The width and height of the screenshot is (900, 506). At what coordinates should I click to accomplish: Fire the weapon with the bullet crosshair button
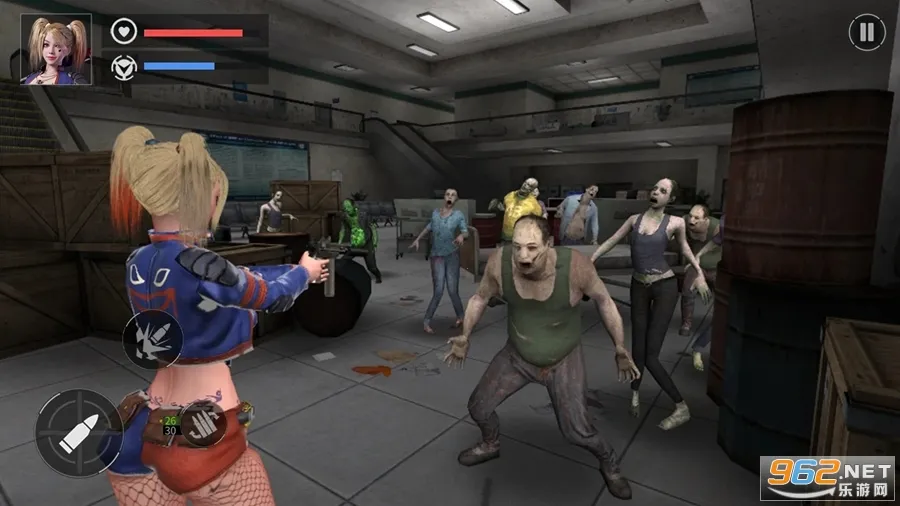[x=79, y=432]
